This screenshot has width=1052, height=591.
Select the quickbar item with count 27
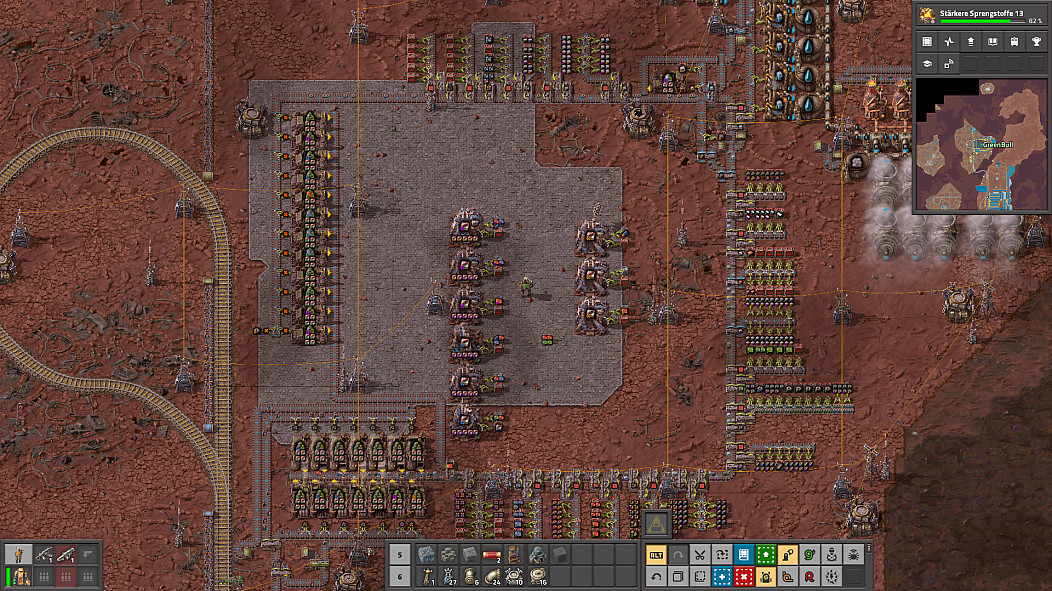[448, 577]
